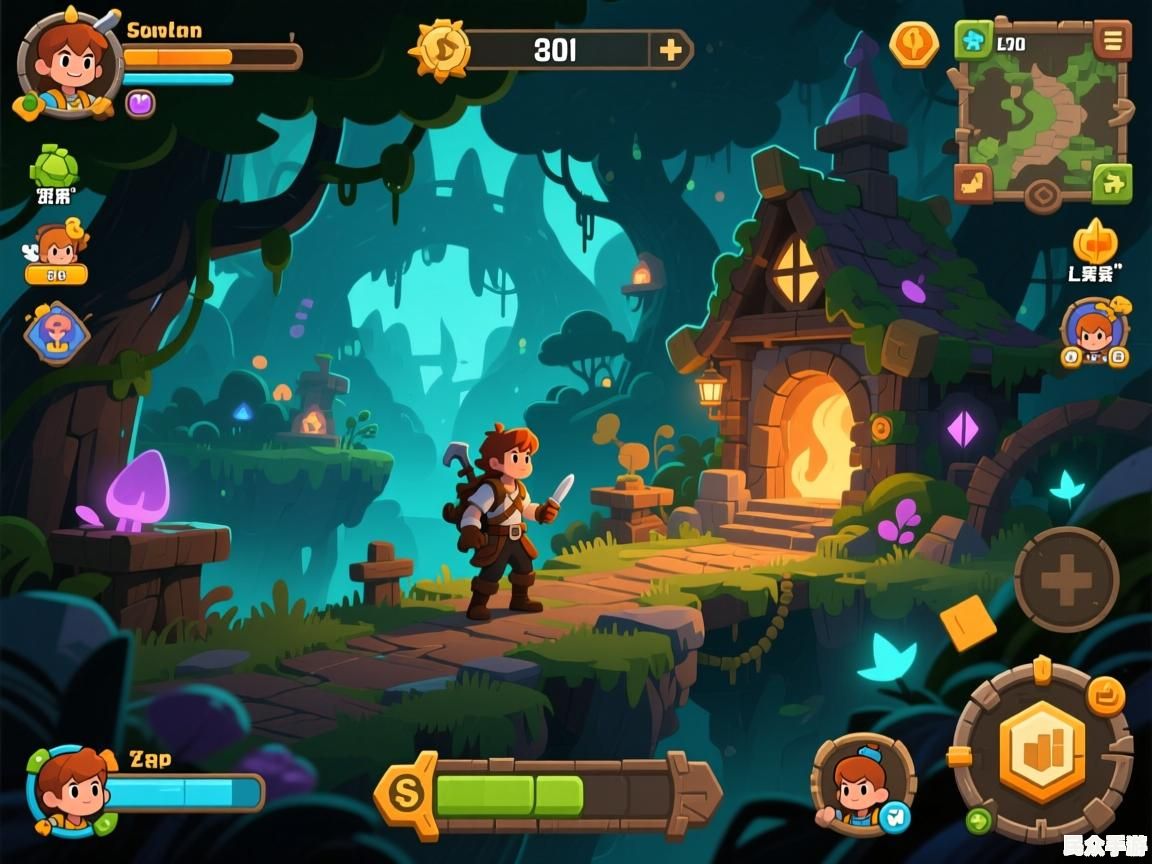This screenshot has height=864, width=1152.
Task: Click the green button at the minimap's lower-right corner
Action: click(1112, 182)
